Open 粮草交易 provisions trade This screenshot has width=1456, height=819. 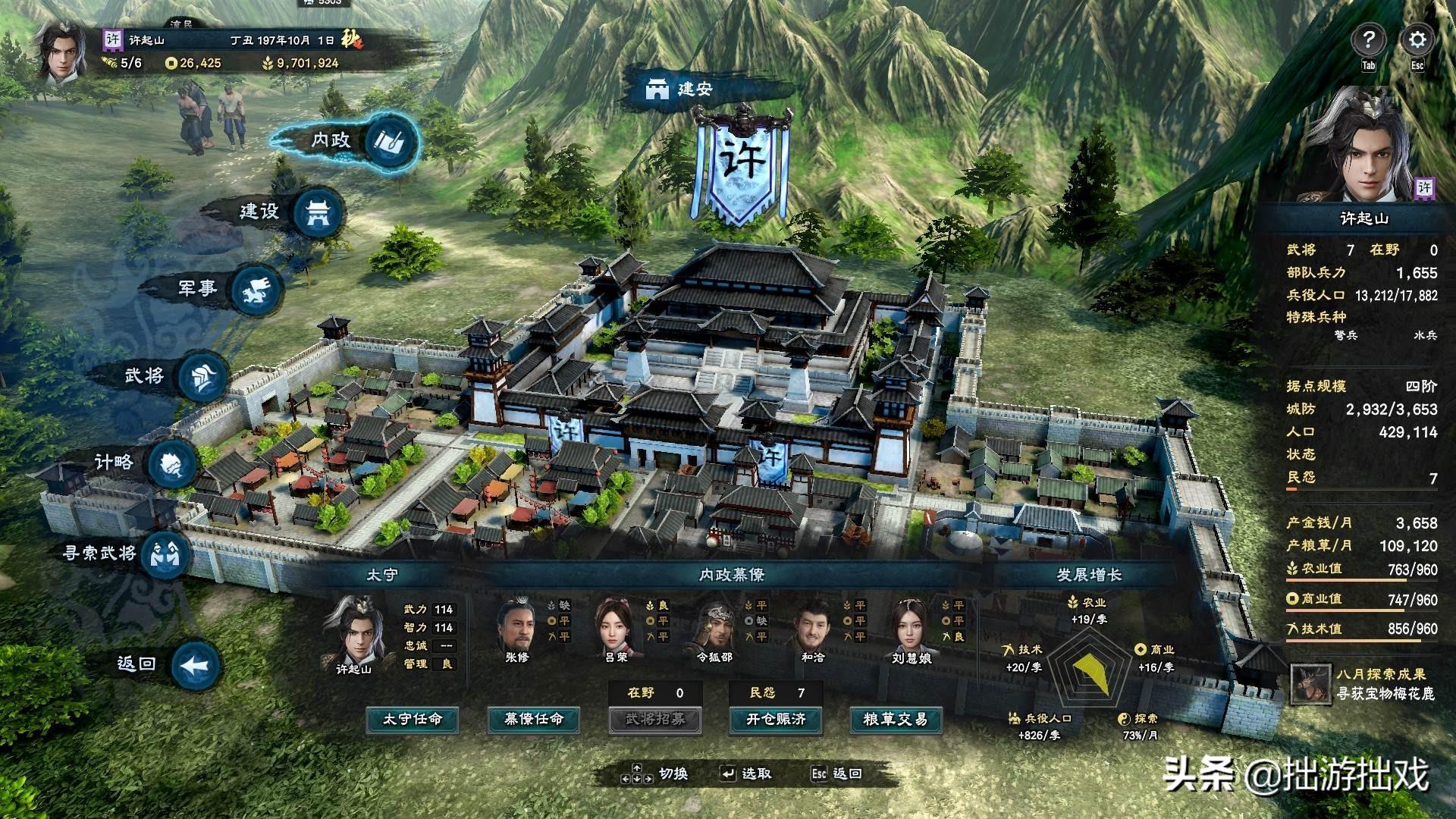tap(896, 719)
